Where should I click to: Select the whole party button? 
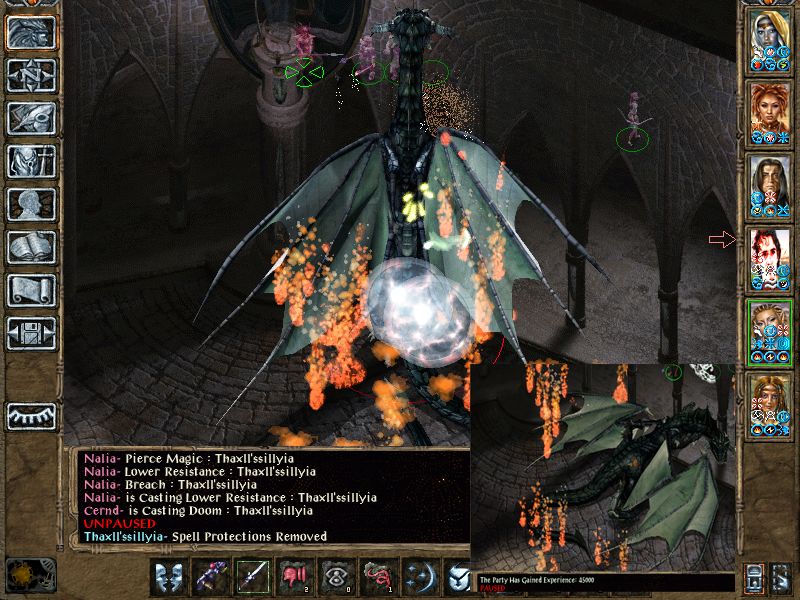coord(781,578)
